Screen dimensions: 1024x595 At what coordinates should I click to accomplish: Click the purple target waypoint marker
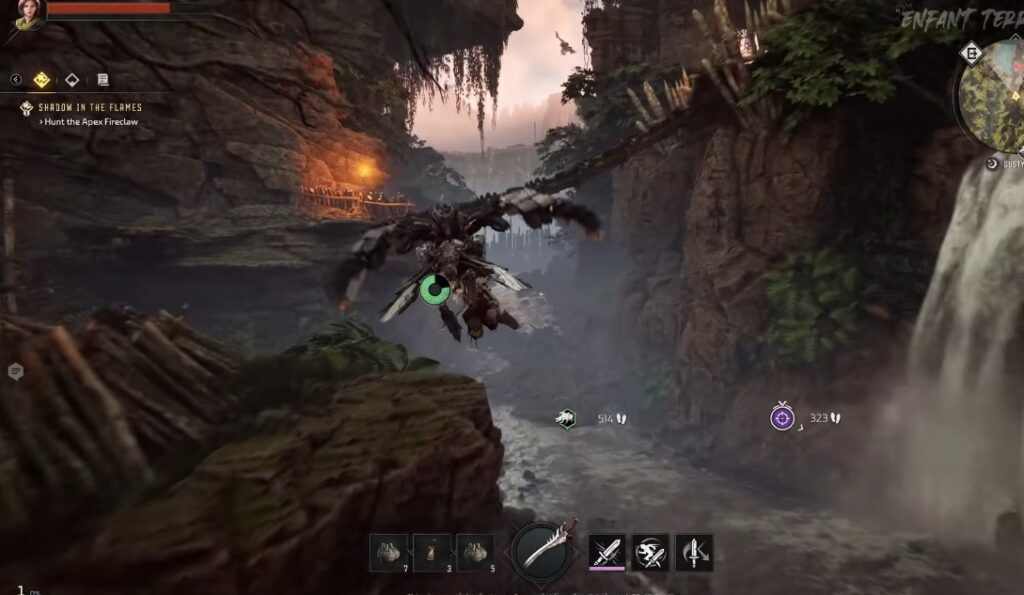pyautogui.click(x=782, y=417)
